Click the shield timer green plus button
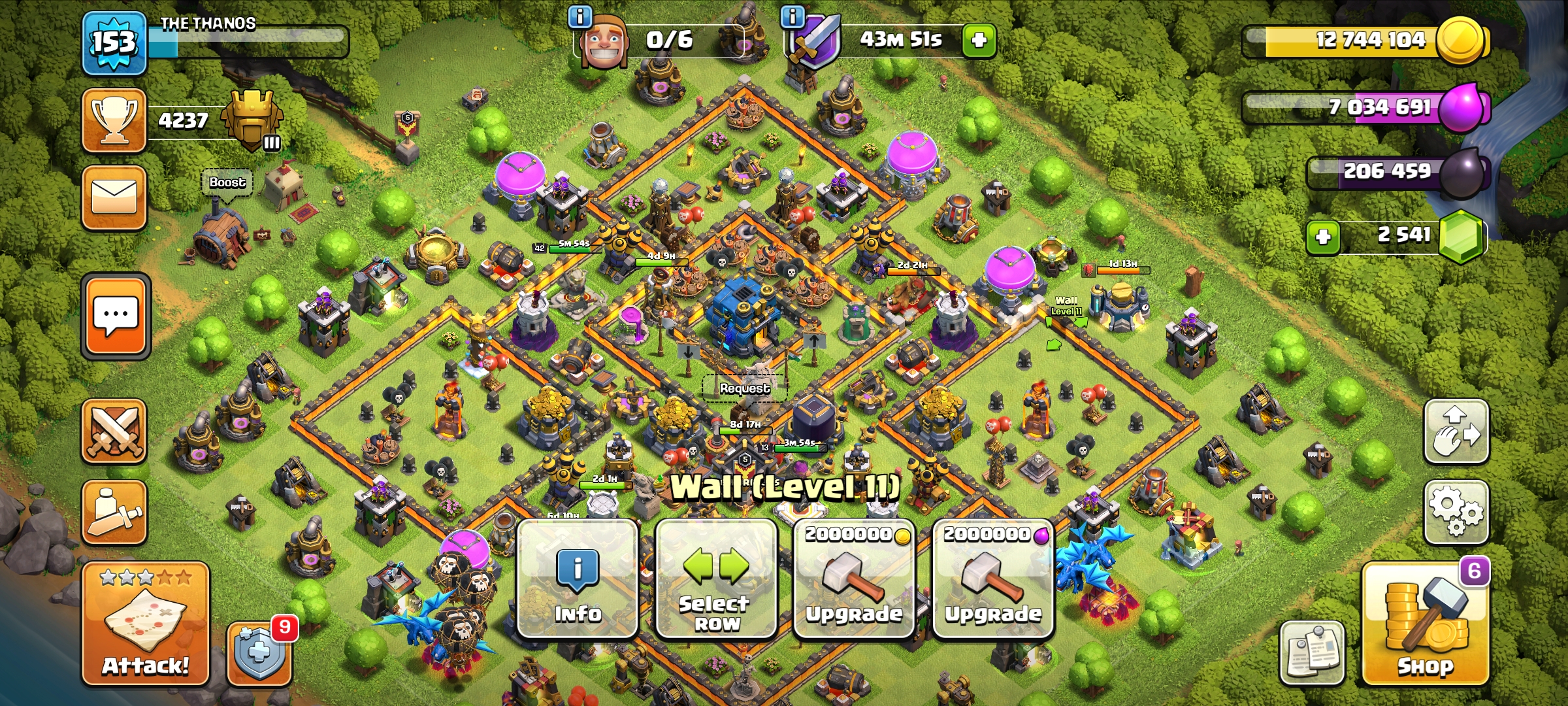1568x706 pixels. 979,41
